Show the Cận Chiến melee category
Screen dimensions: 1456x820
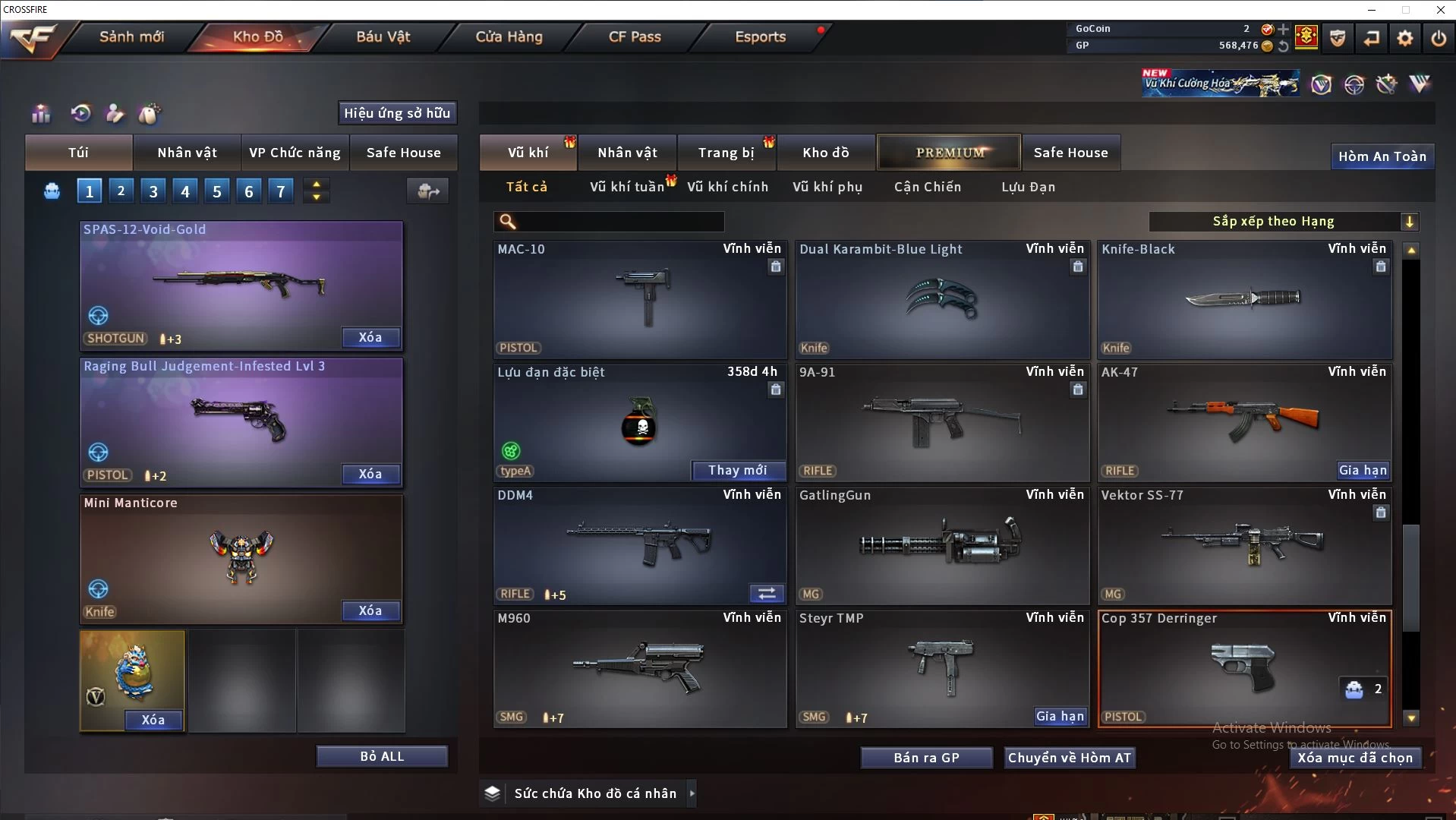coord(927,187)
